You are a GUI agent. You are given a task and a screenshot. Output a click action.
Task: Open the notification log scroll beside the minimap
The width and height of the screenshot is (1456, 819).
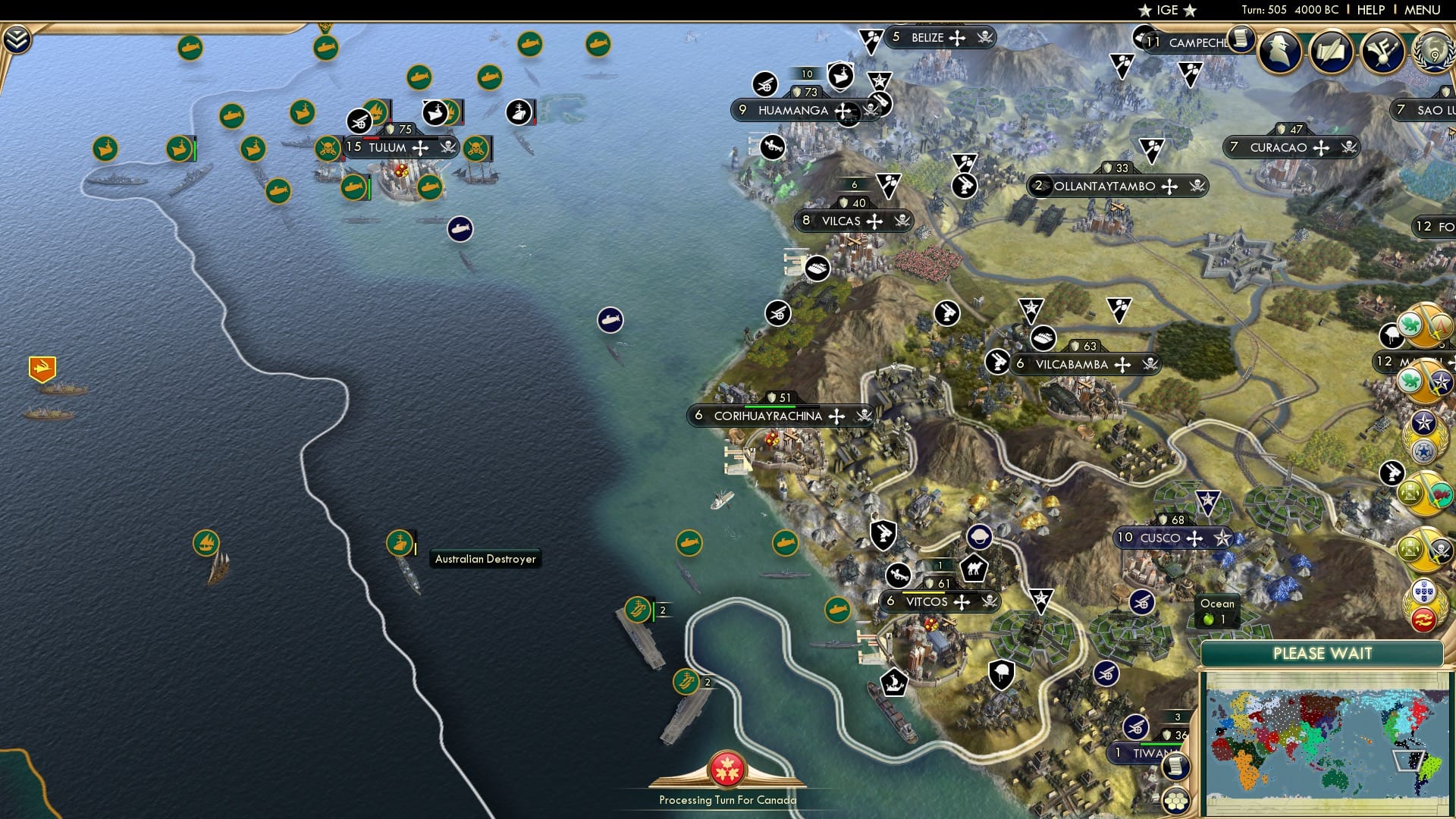[x=1175, y=766]
